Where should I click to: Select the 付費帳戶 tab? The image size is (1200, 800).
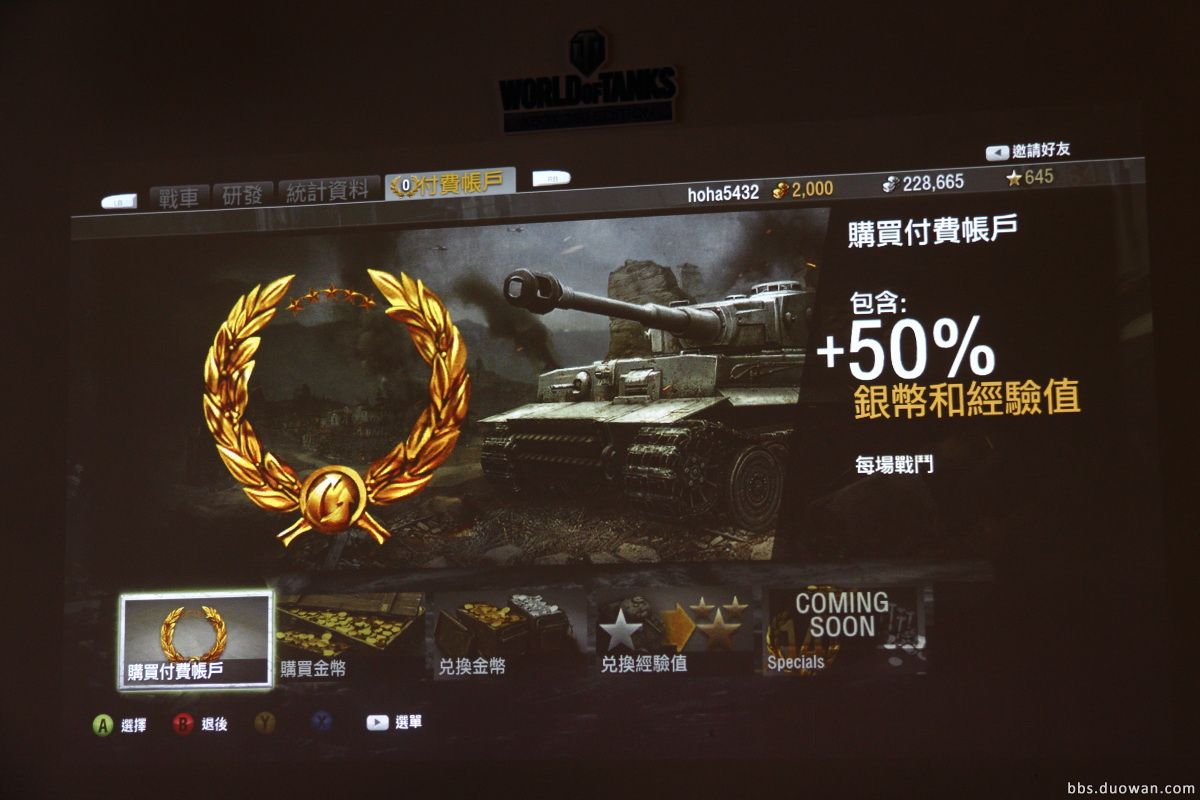click(x=451, y=183)
